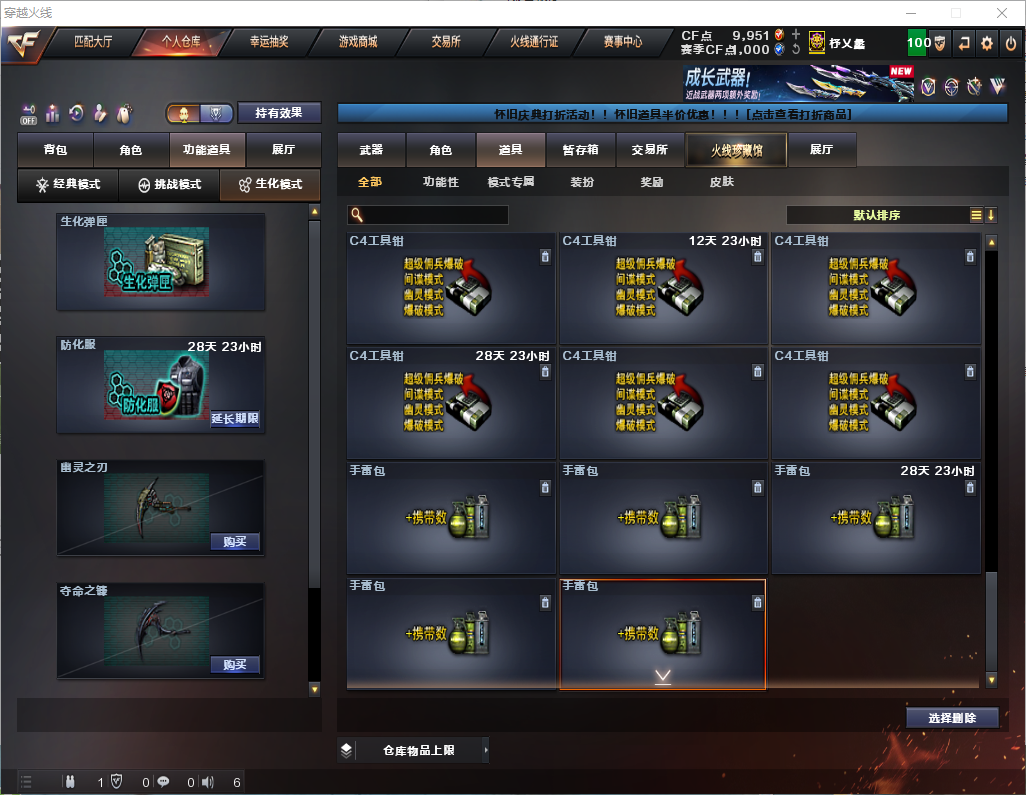Visit the 赛事中心 tab
The image size is (1026, 795).
622,42
